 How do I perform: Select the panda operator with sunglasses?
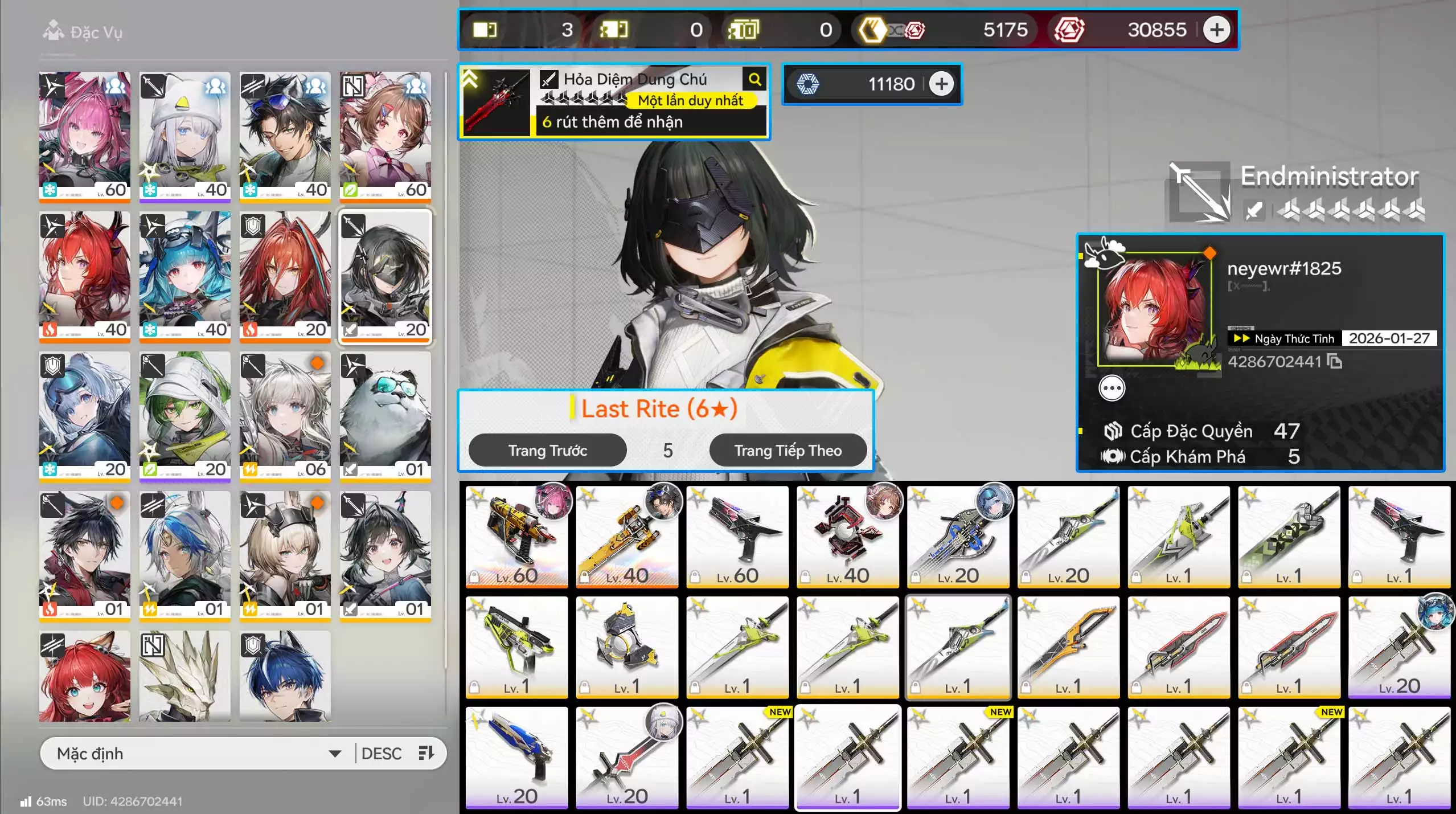[x=385, y=416]
